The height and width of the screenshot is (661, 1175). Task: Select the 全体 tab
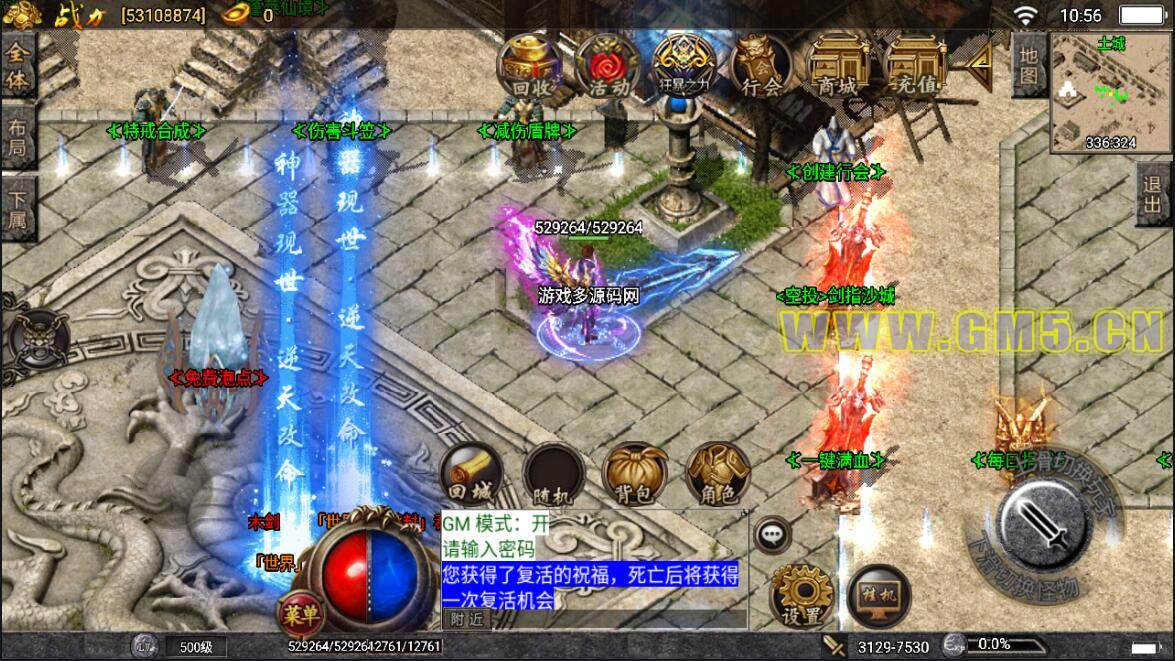click(x=18, y=68)
